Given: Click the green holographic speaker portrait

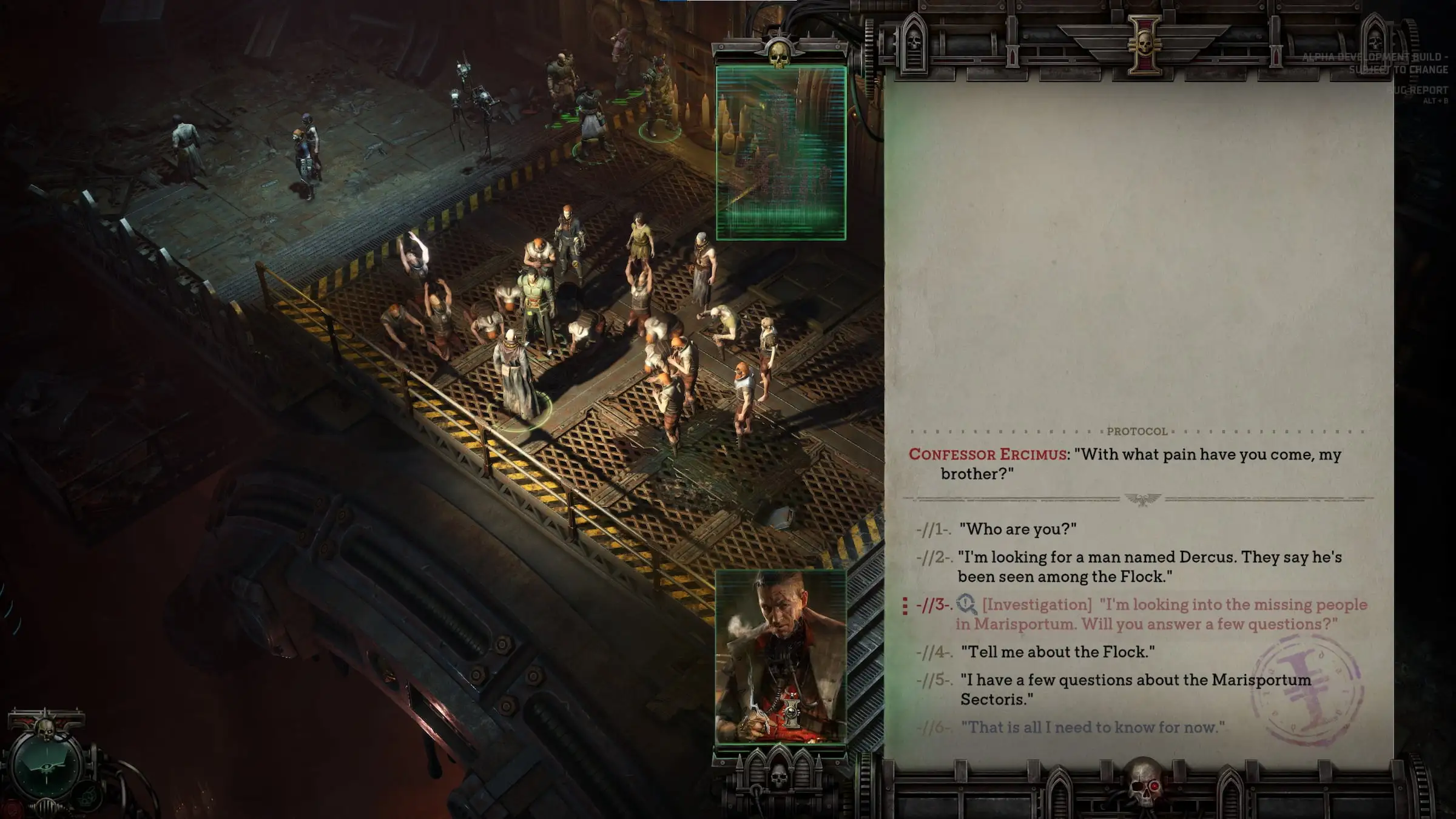Looking at the screenshot, I should point(781,153).
